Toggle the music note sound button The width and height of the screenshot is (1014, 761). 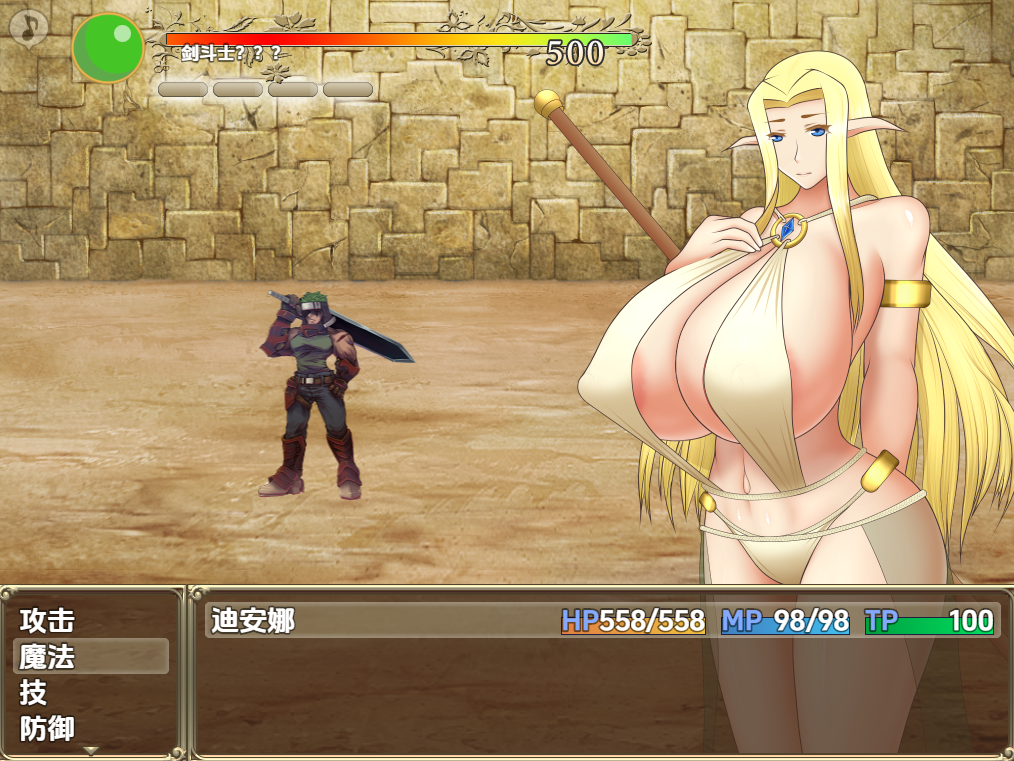tap(31, 27)
